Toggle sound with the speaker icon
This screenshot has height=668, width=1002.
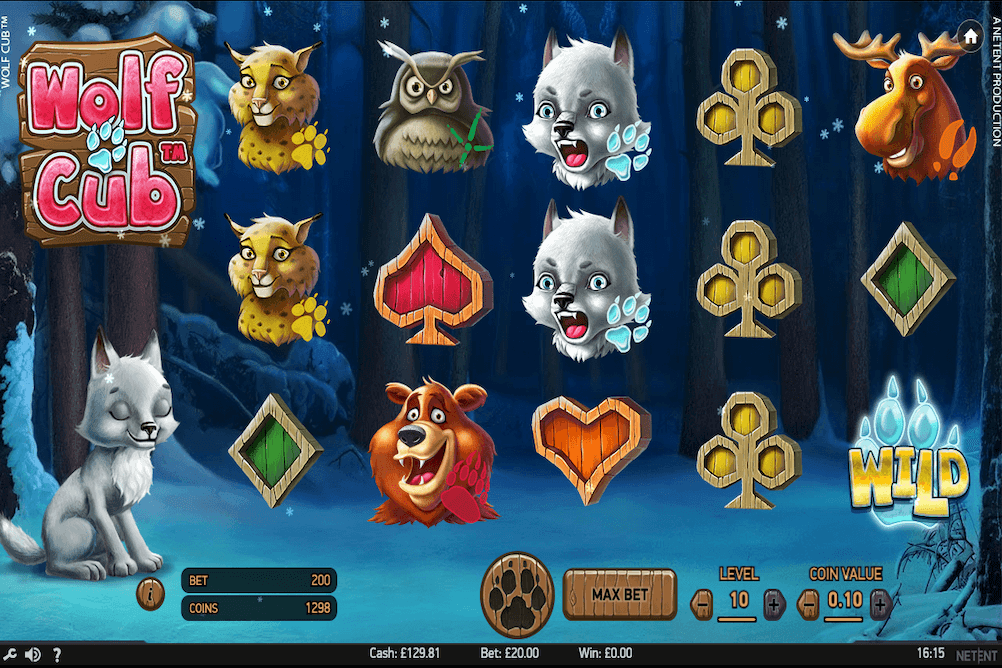tap(32, 655)
